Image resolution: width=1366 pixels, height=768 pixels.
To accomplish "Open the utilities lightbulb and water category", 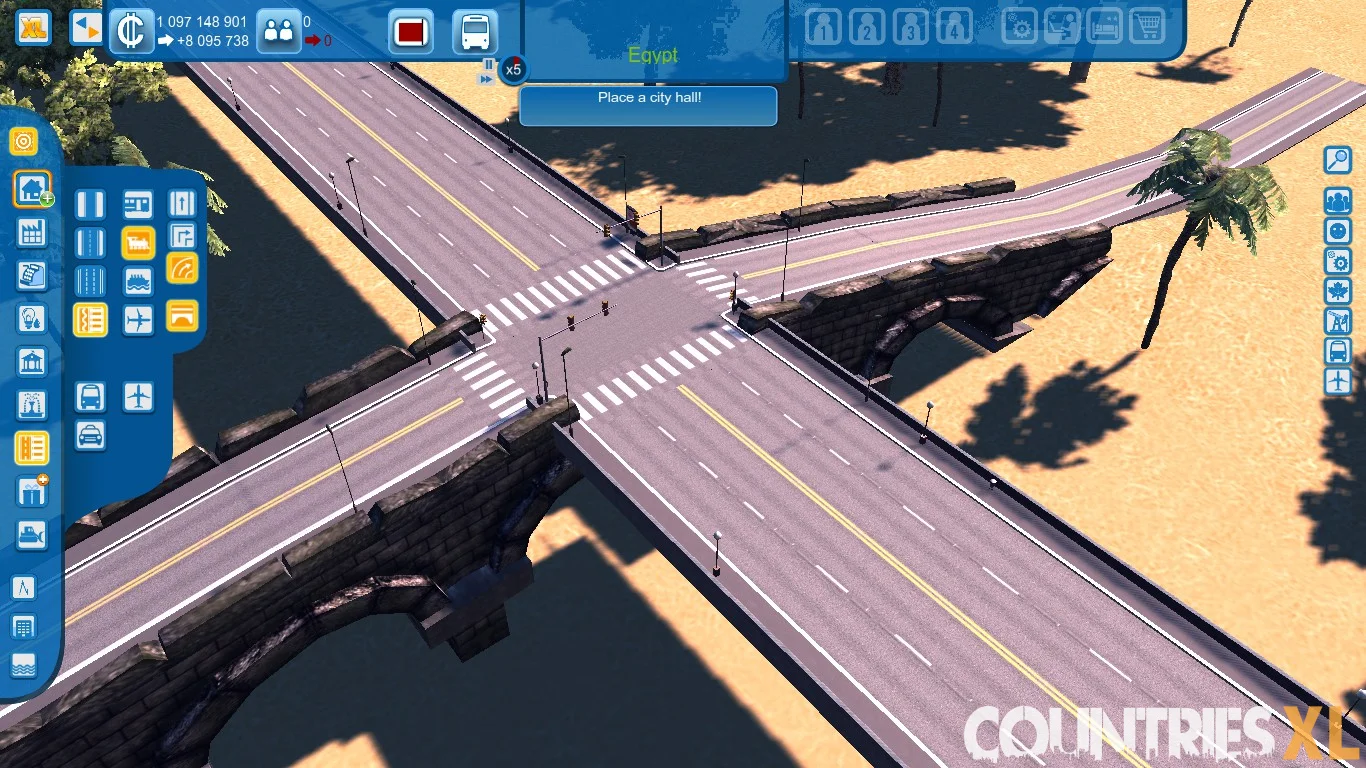I will click(x=32, y=319).
